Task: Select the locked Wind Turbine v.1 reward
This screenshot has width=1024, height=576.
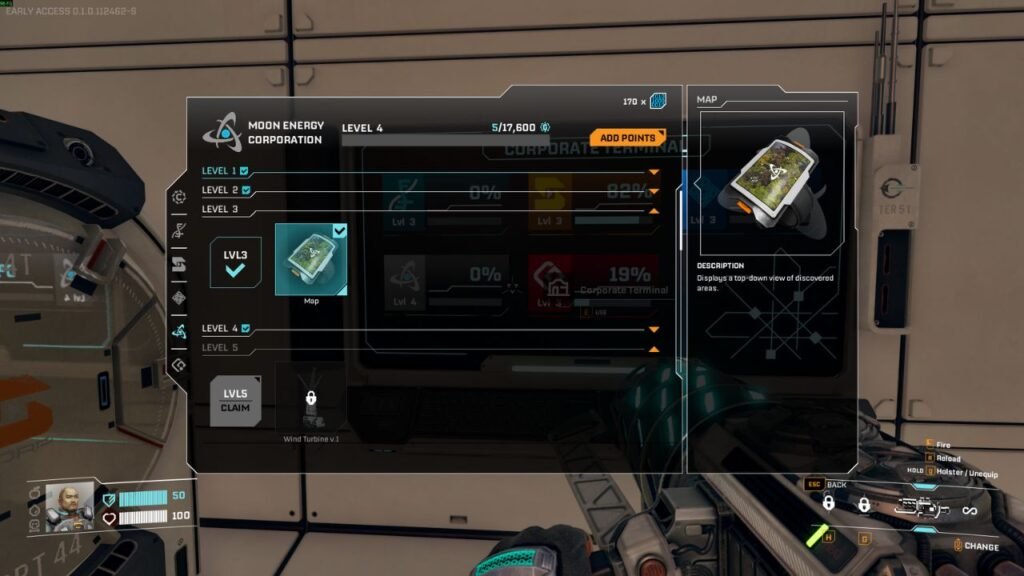Action: [311, 399]
